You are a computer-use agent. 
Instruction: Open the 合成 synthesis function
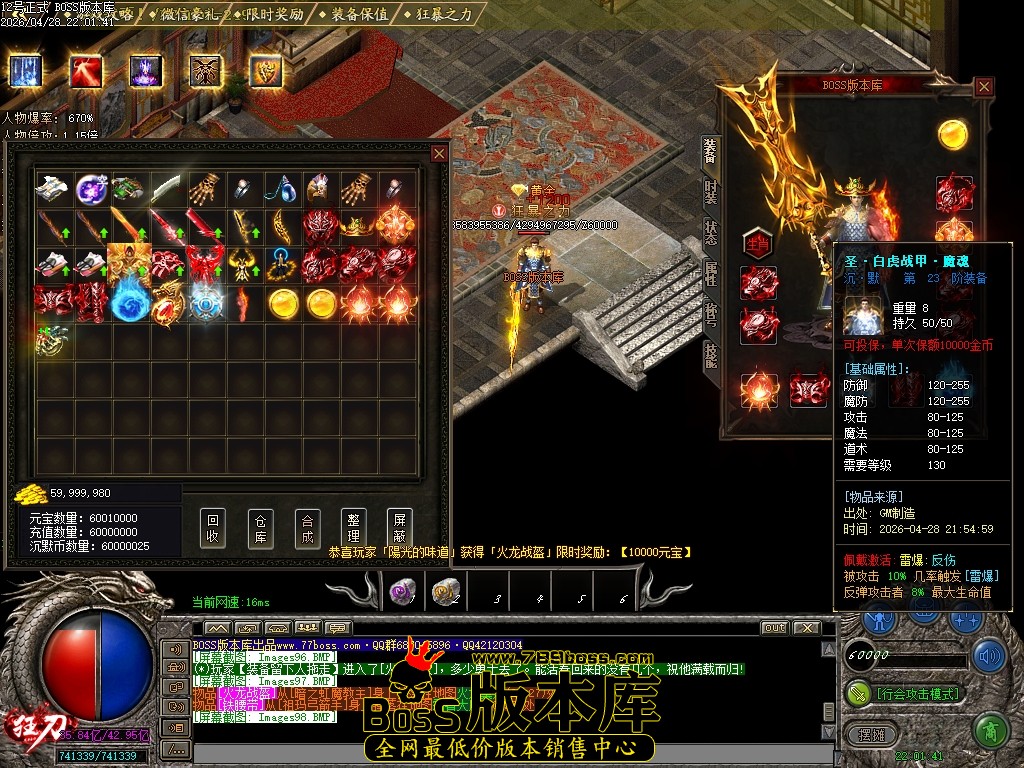[x=307, y=528]
